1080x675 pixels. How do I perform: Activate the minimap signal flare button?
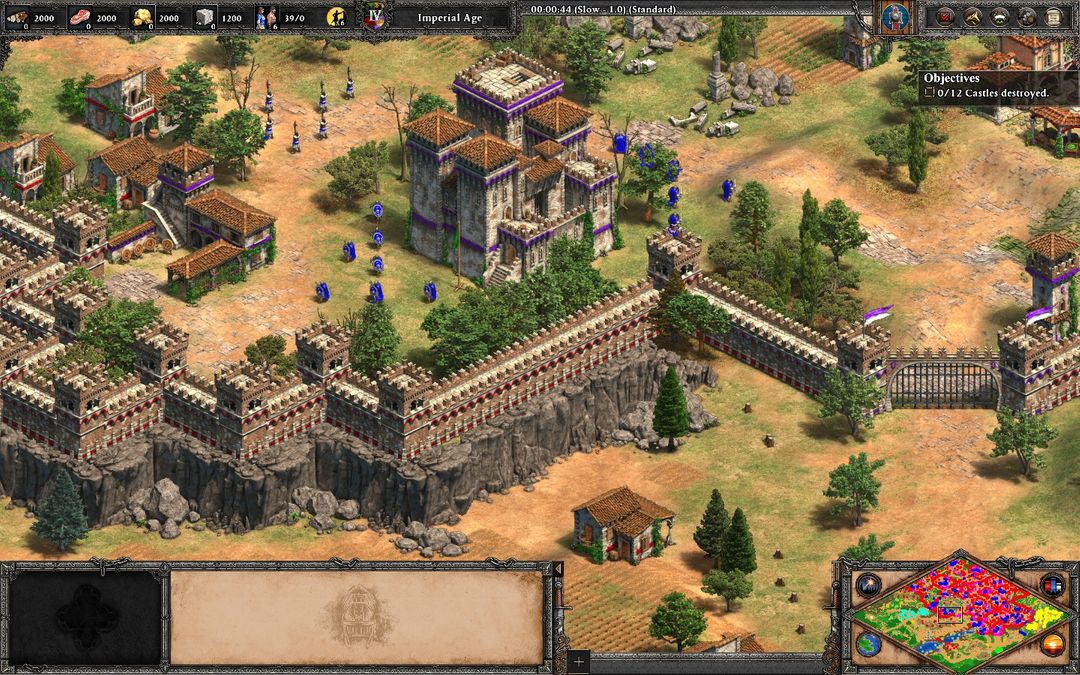(x=866, y=585)
